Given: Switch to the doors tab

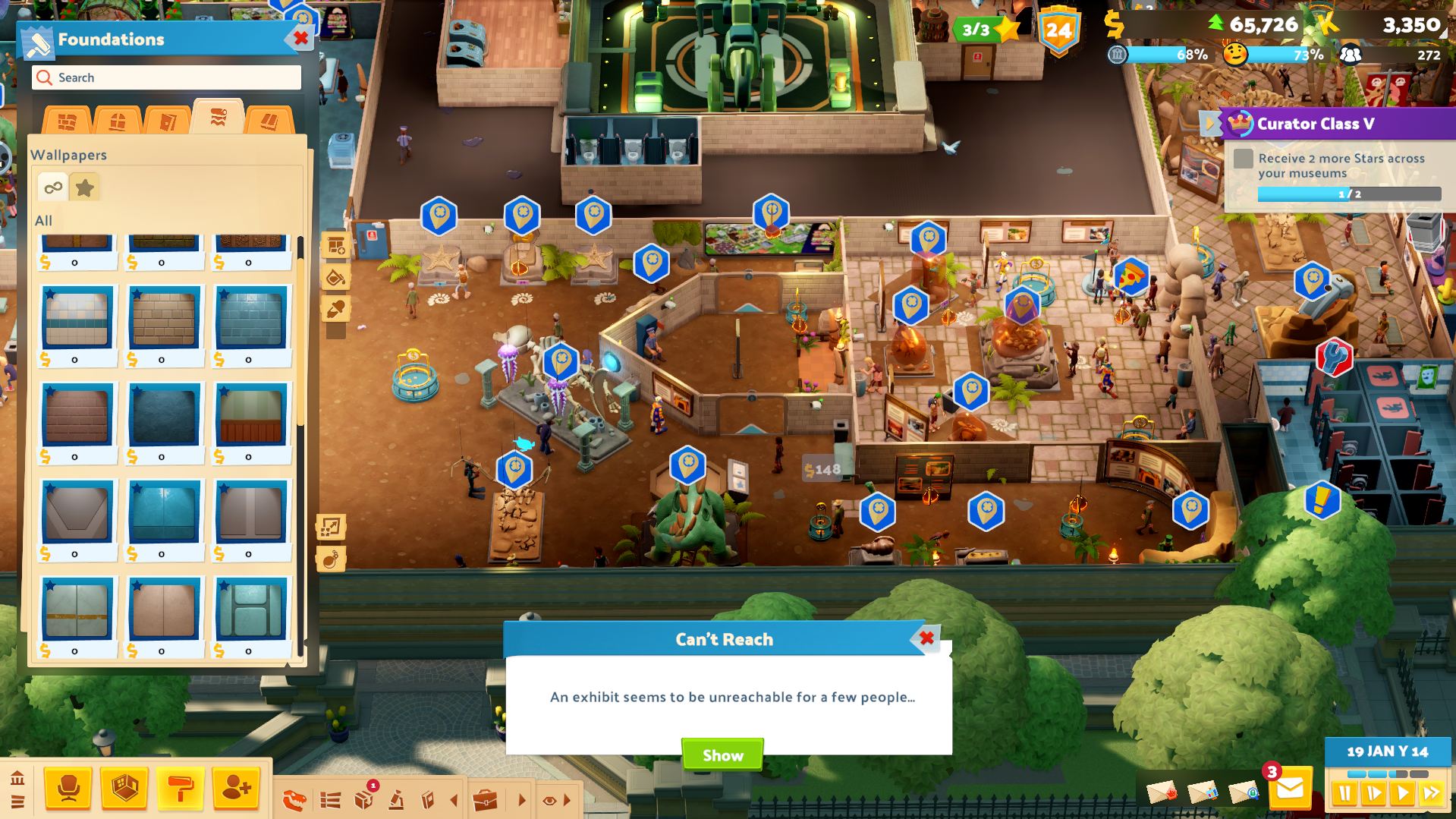Looking at the screenshot, I should 168,121.
